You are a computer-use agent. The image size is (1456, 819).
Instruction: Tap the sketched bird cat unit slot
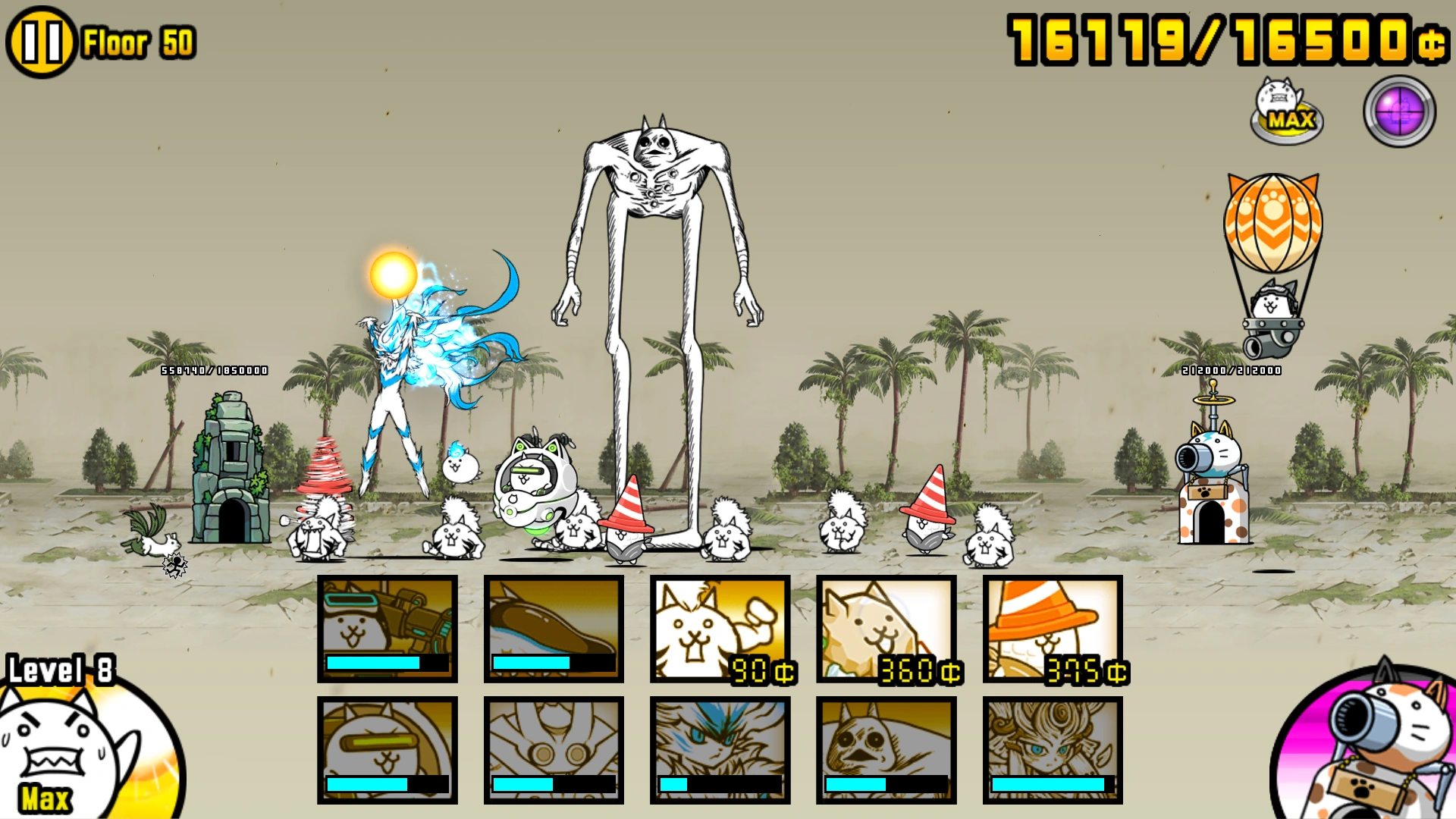click(885, 747)
